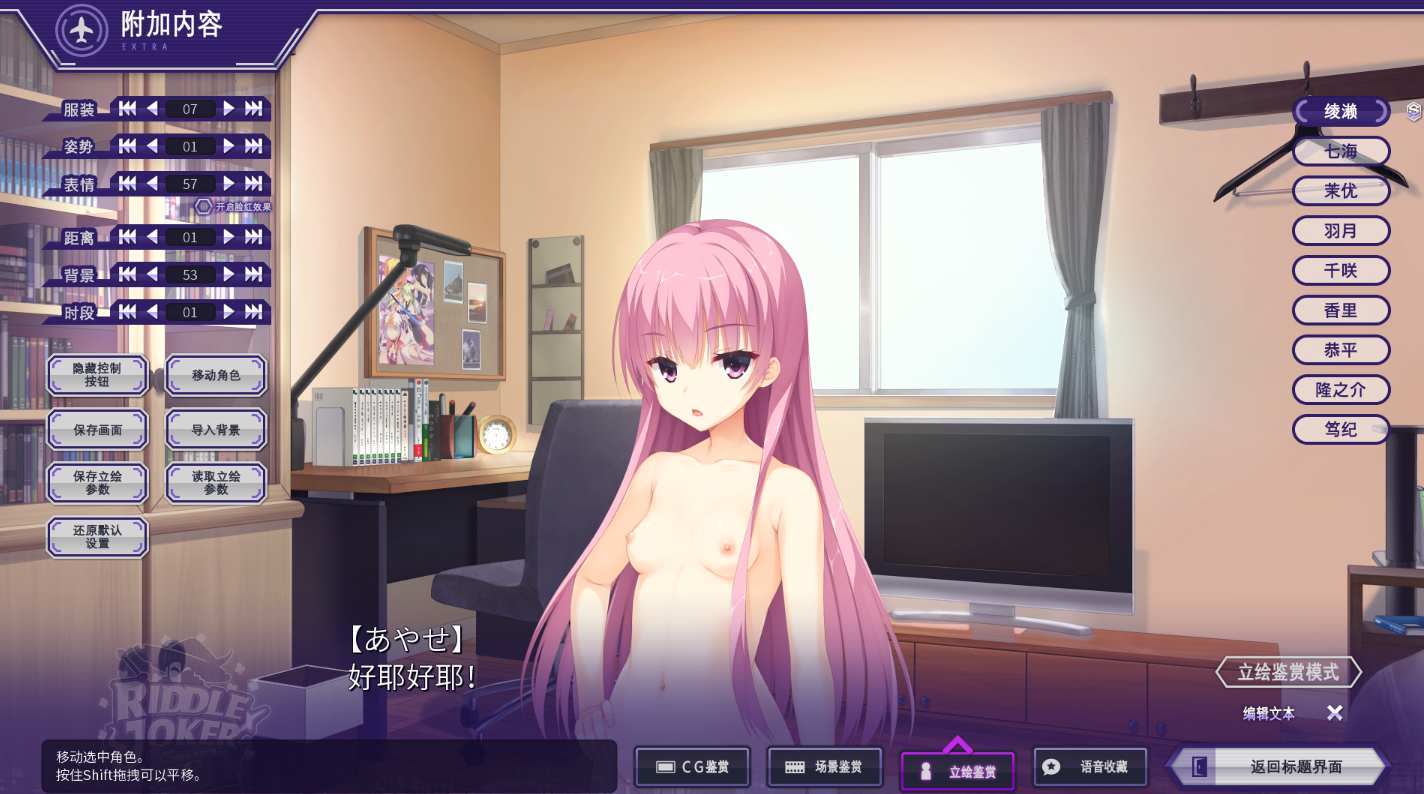The height and width of the screenshot is (794, 1424).
Task: Switch to the CG鉴赏 tab
Action: pyautogui.click(x=691, y=766)
